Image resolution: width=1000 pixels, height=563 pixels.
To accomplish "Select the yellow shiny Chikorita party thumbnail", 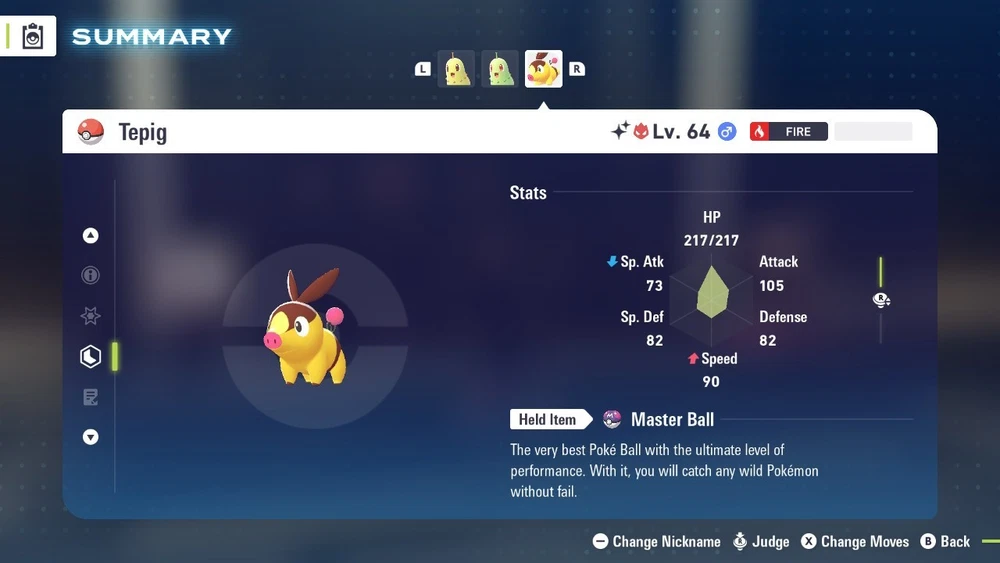I will (x=457, y=69).
